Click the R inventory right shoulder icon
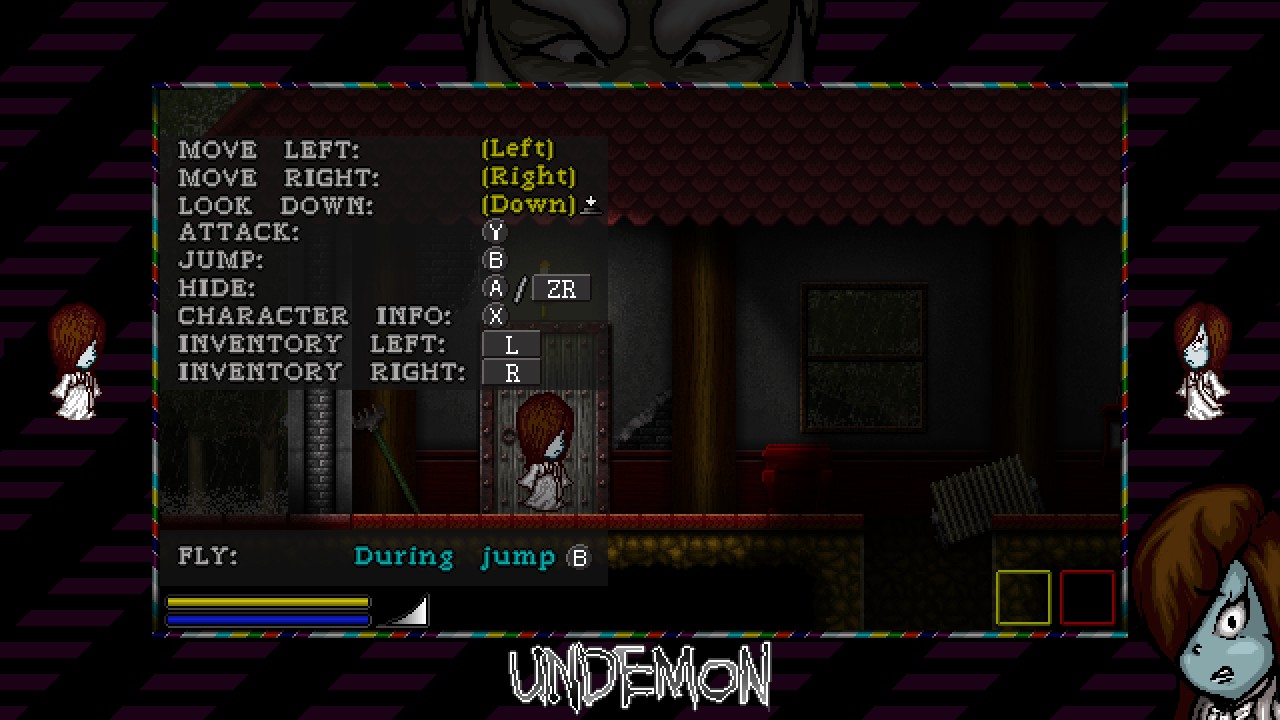The width and height of the screenshot is (1280, 720). [x=511, y=371]
